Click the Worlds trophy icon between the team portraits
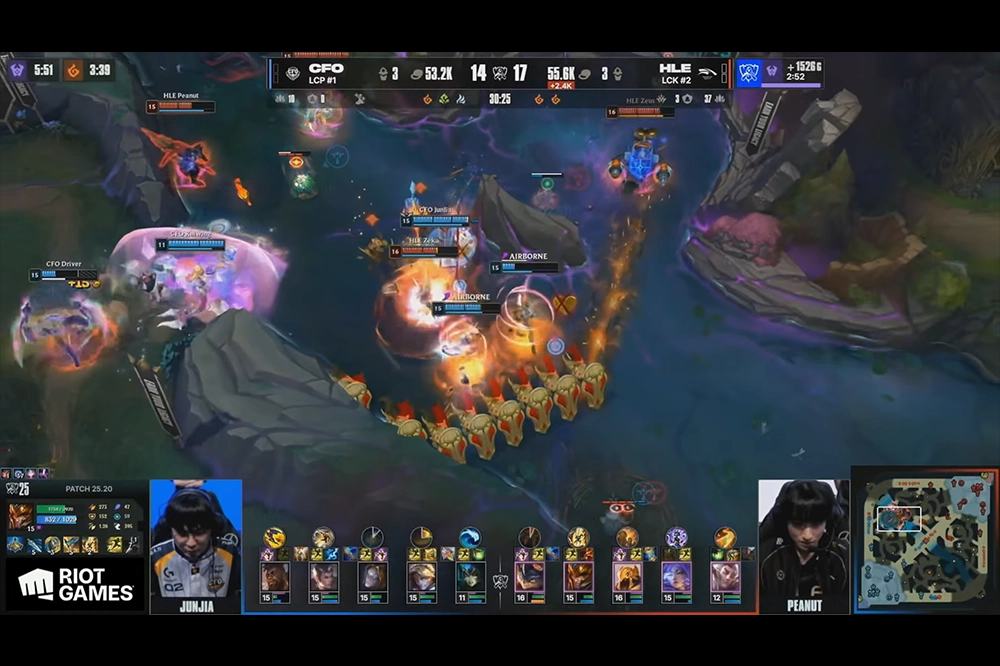Viewport: 1000px width, 666px height. click(500, 580)
